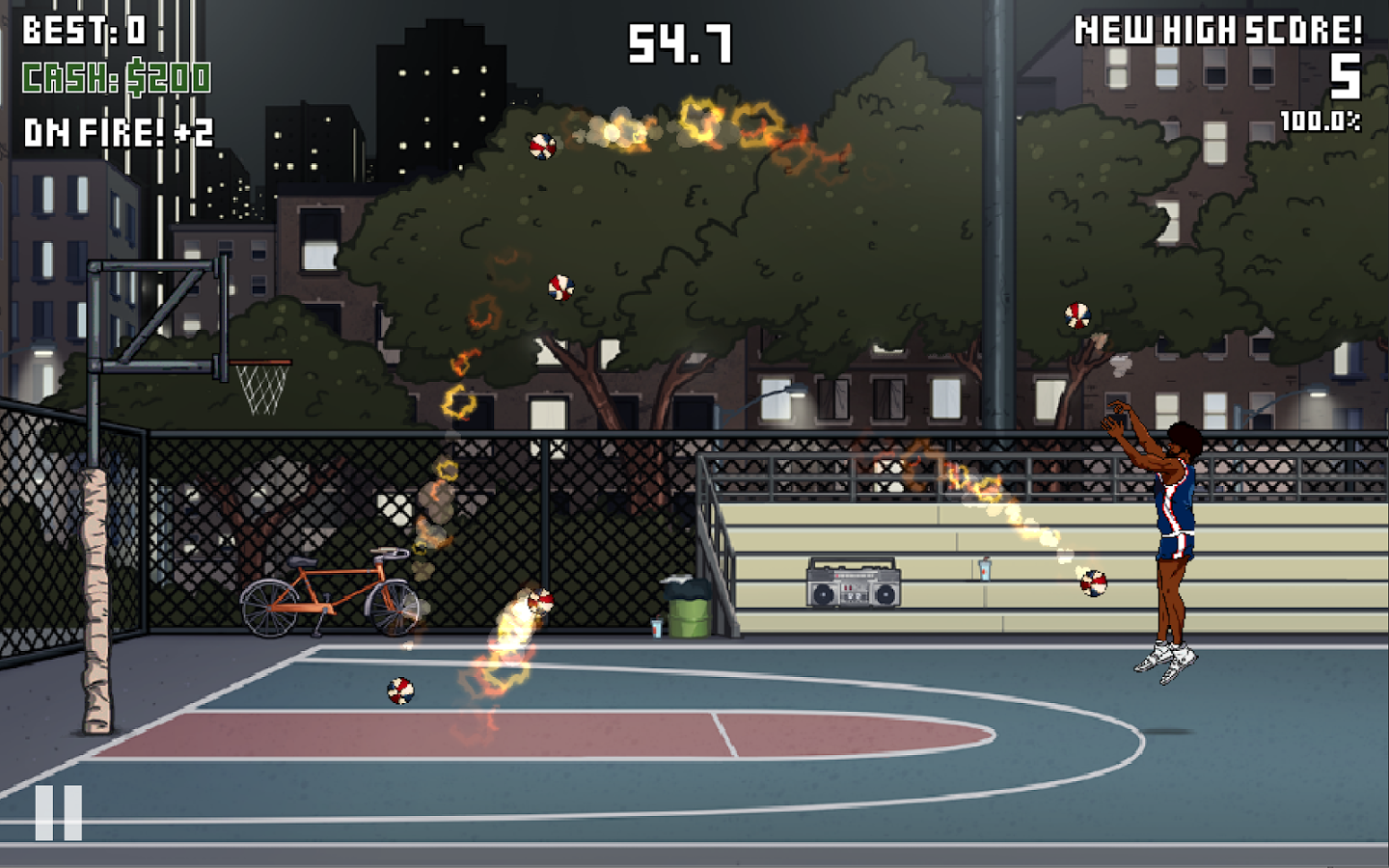This screenshot has height=868, width=1389.
Task: Click the 54.7 timer at top center
Action: tap(679, 42)
